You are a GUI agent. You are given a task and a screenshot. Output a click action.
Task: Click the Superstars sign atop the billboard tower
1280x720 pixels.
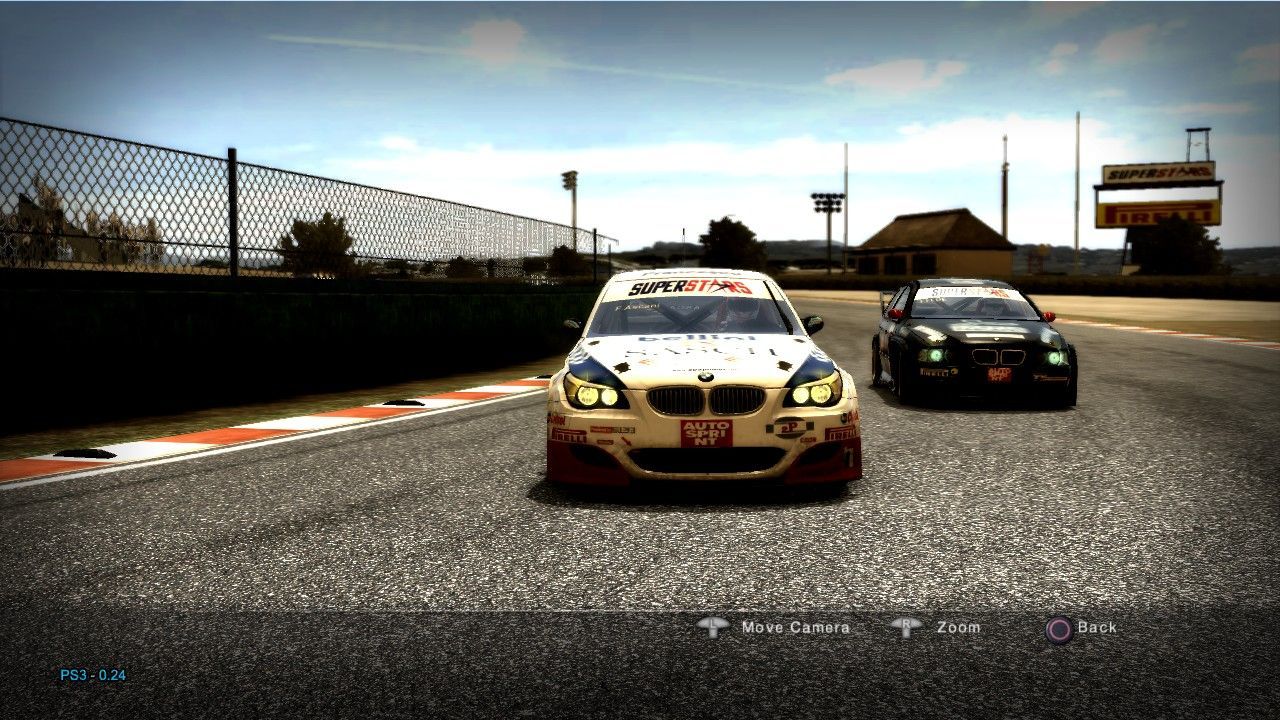pos(1160,173)
